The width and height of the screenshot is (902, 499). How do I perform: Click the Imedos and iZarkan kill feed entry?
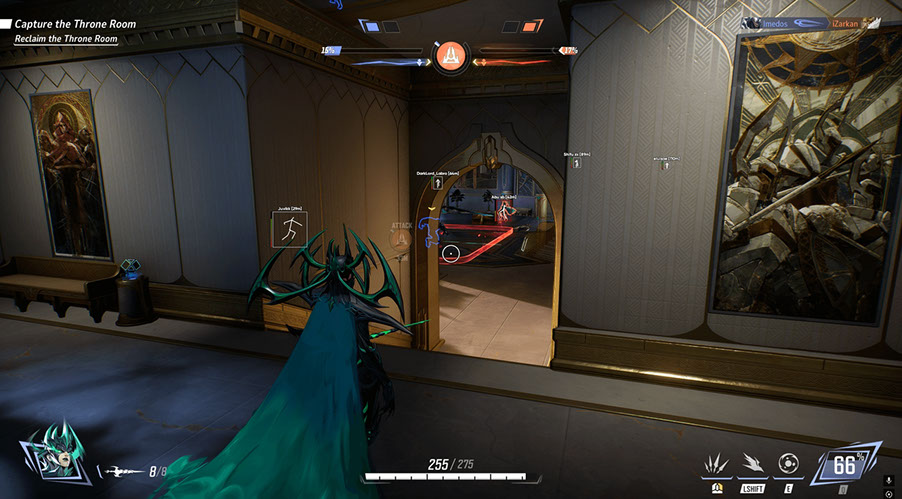coord(809,22)
